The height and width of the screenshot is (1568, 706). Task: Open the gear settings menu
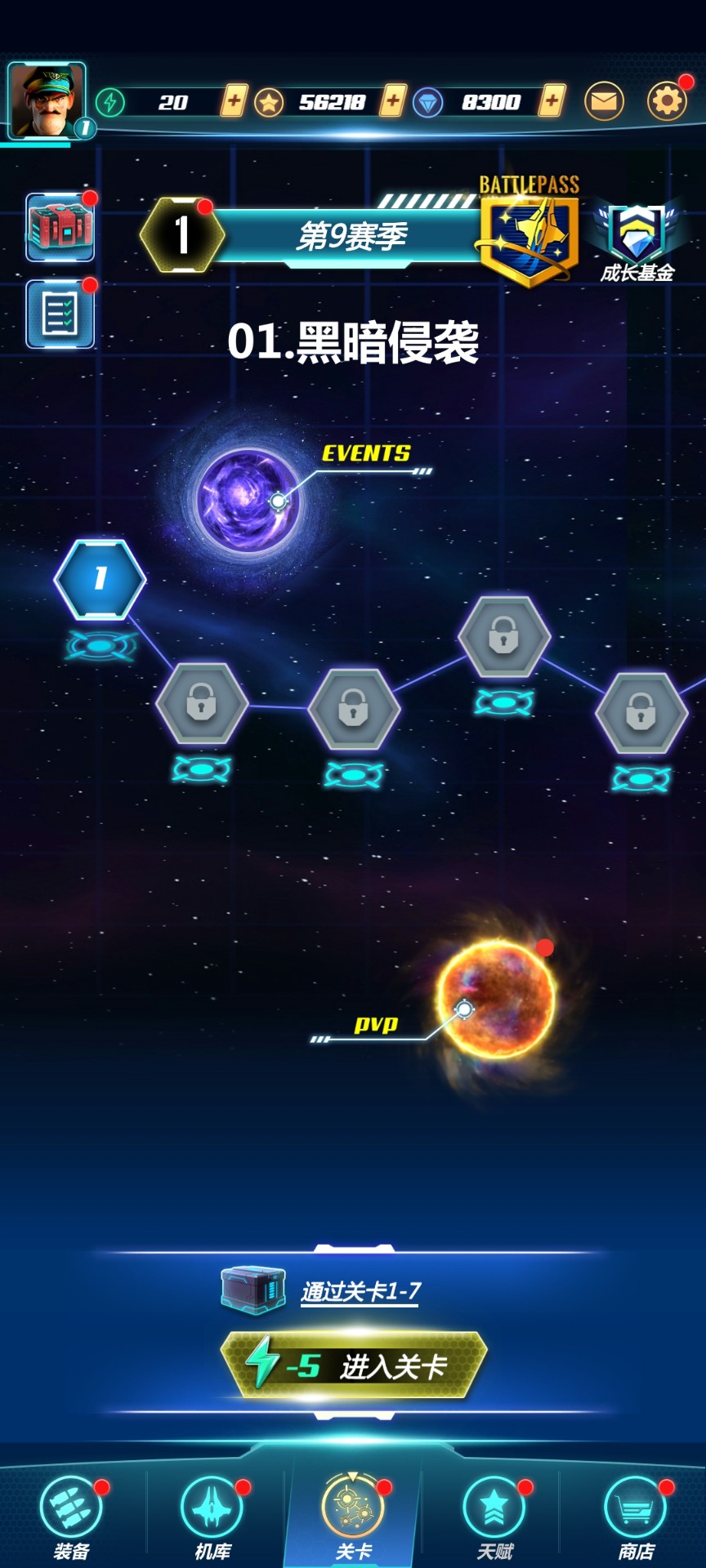(x=667, y=101)
